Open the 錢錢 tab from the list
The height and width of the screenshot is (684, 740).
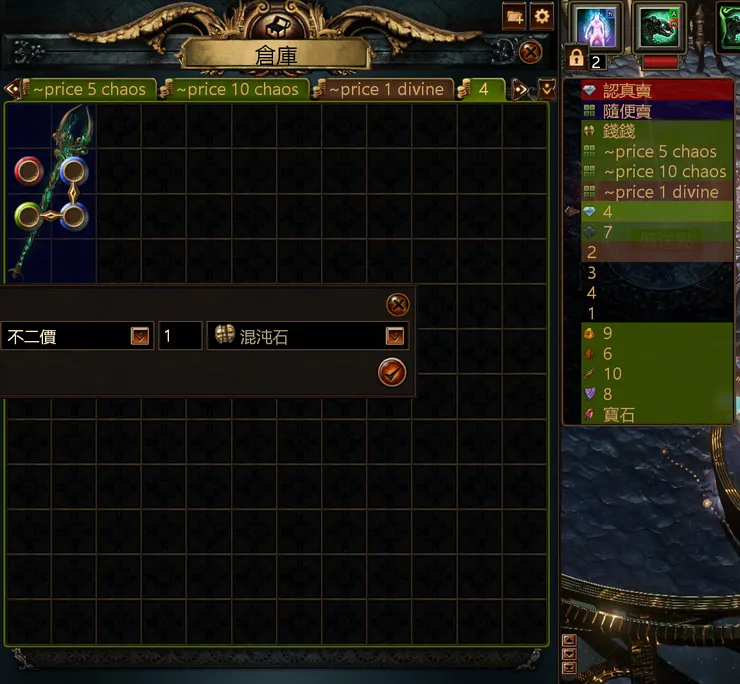[620, 131]
